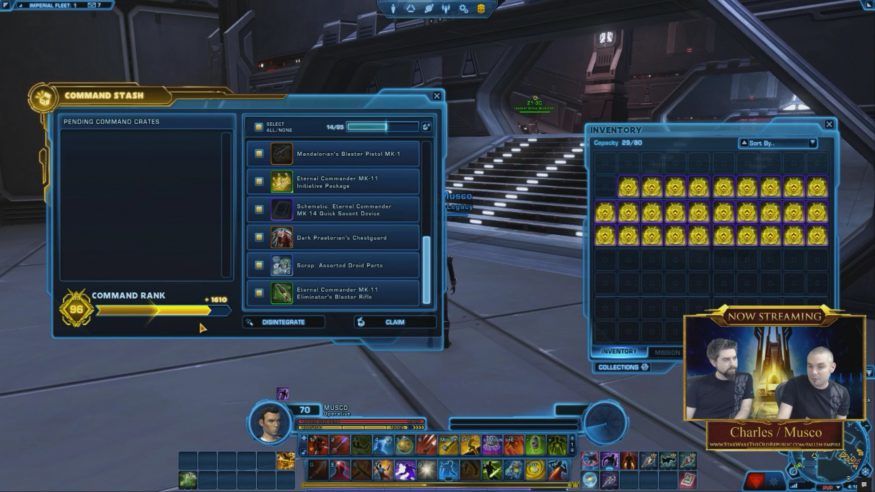Click the button beside the stash capacity bar
Image resolution: width=875 pixels, height=492 pixels.
[x=427, y=127]
